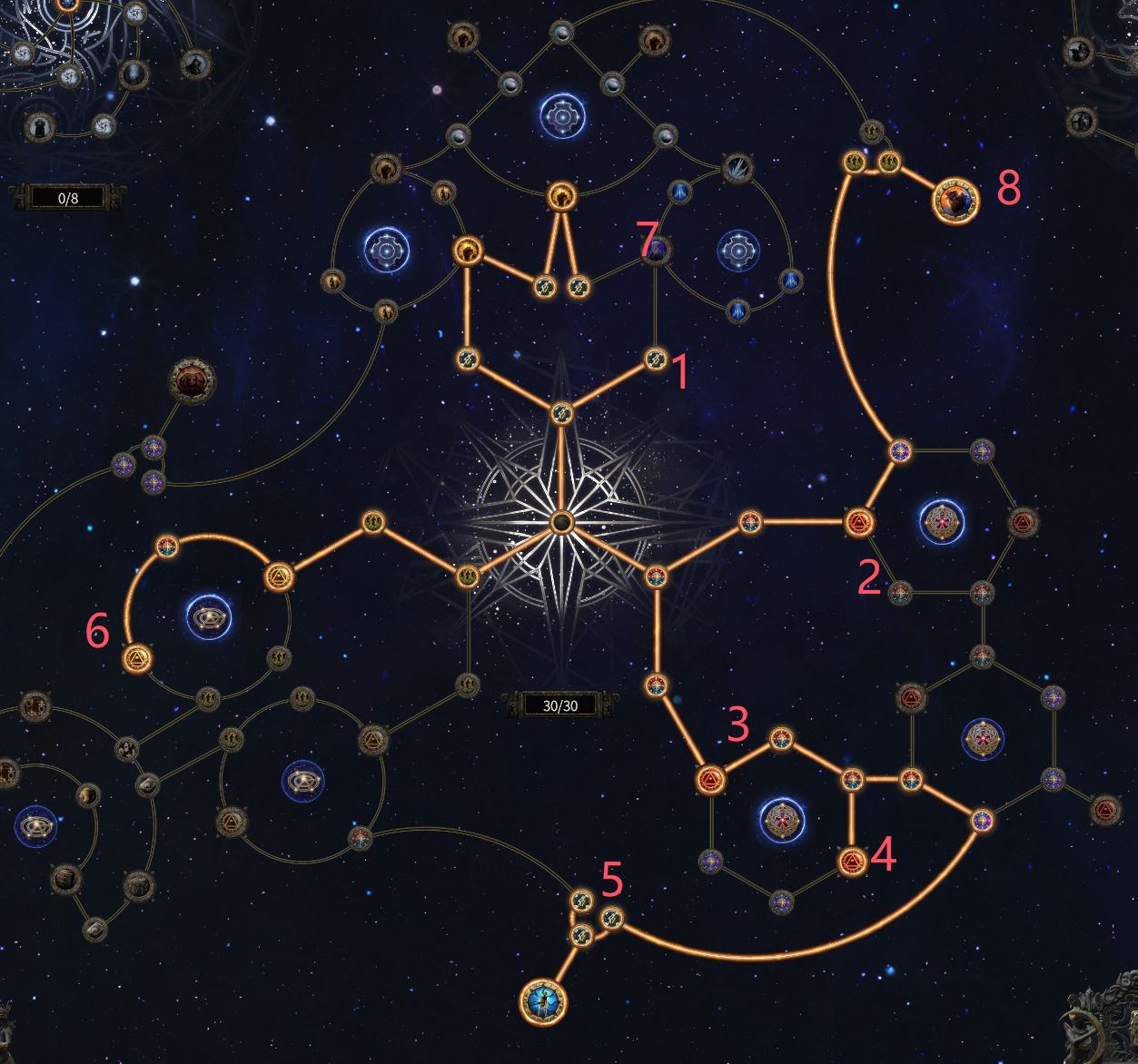Select the red triangle notable below number 3
The height and width of the screenshot is (1064, 1138).
point(710,779)
